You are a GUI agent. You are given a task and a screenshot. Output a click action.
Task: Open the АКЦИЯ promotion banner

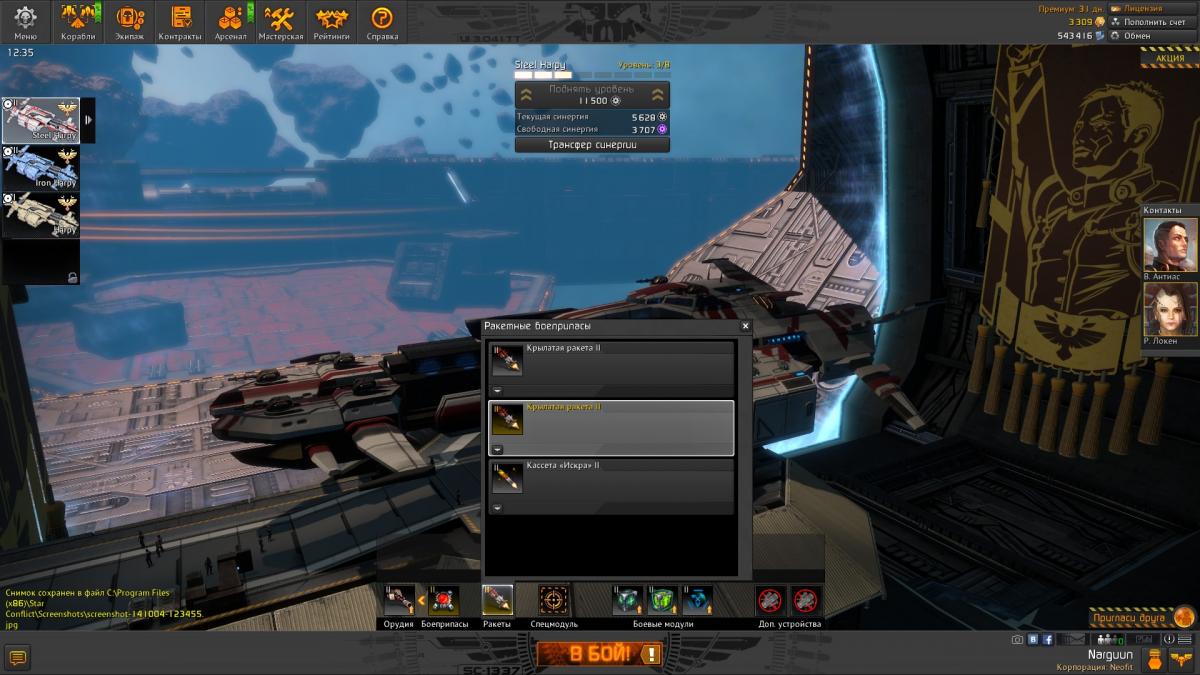coord(1169,58)
